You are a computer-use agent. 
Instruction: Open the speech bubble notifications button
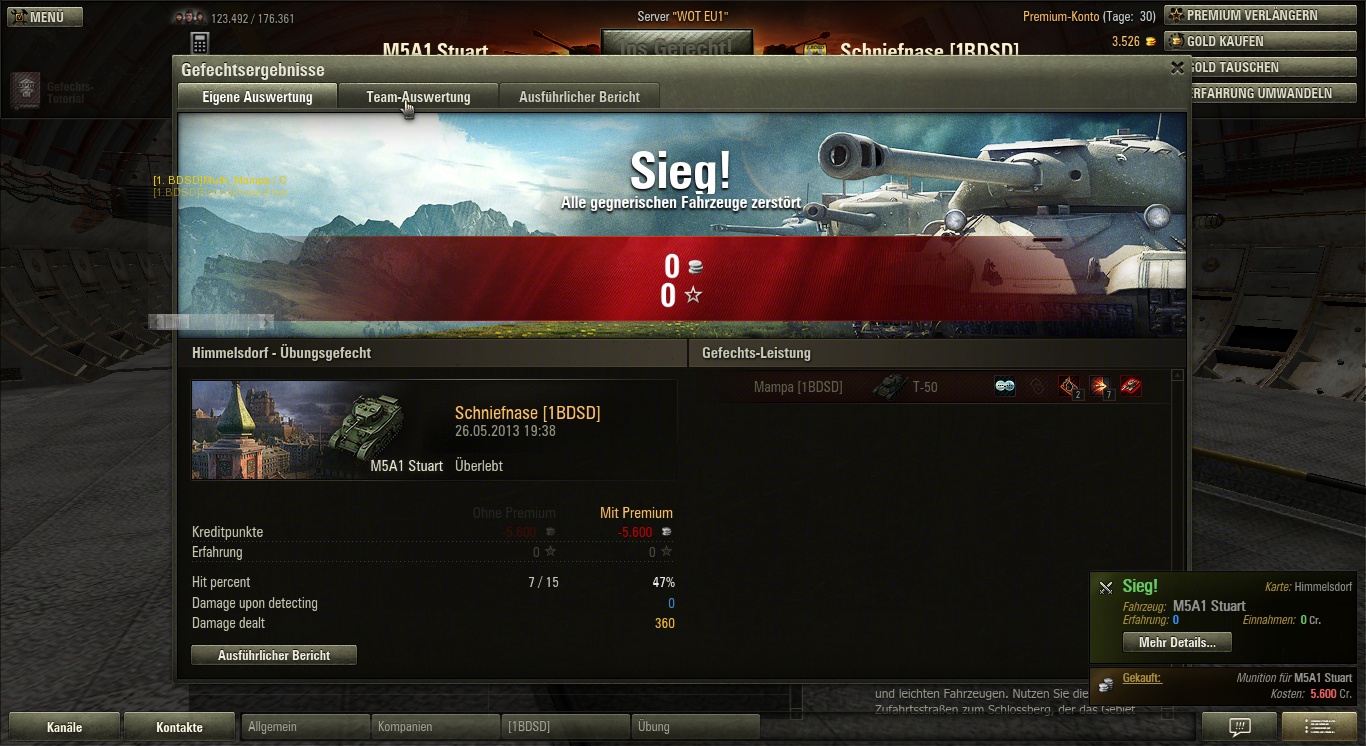pos(1239,727)
